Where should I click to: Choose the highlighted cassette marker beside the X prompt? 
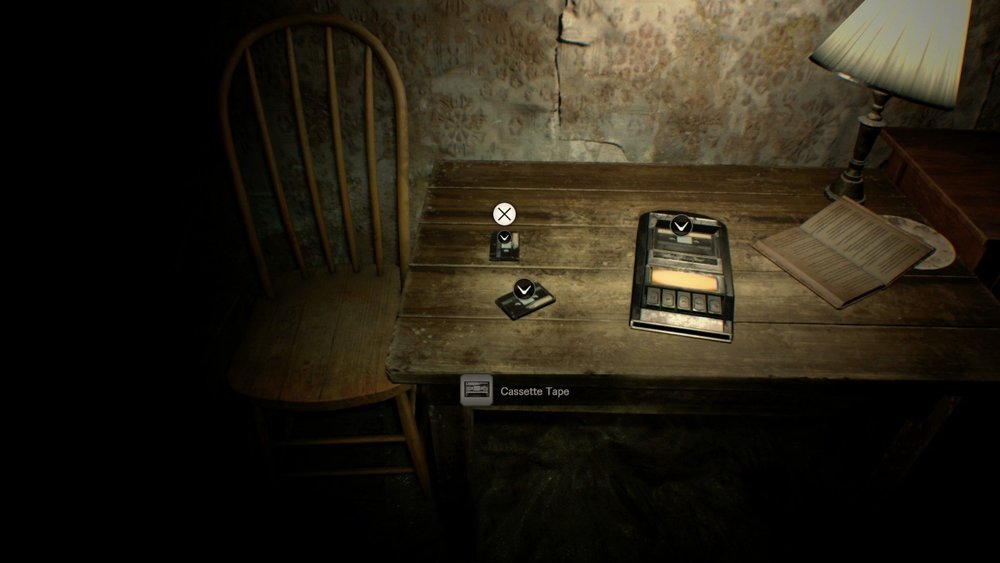(x=505, y=238)
